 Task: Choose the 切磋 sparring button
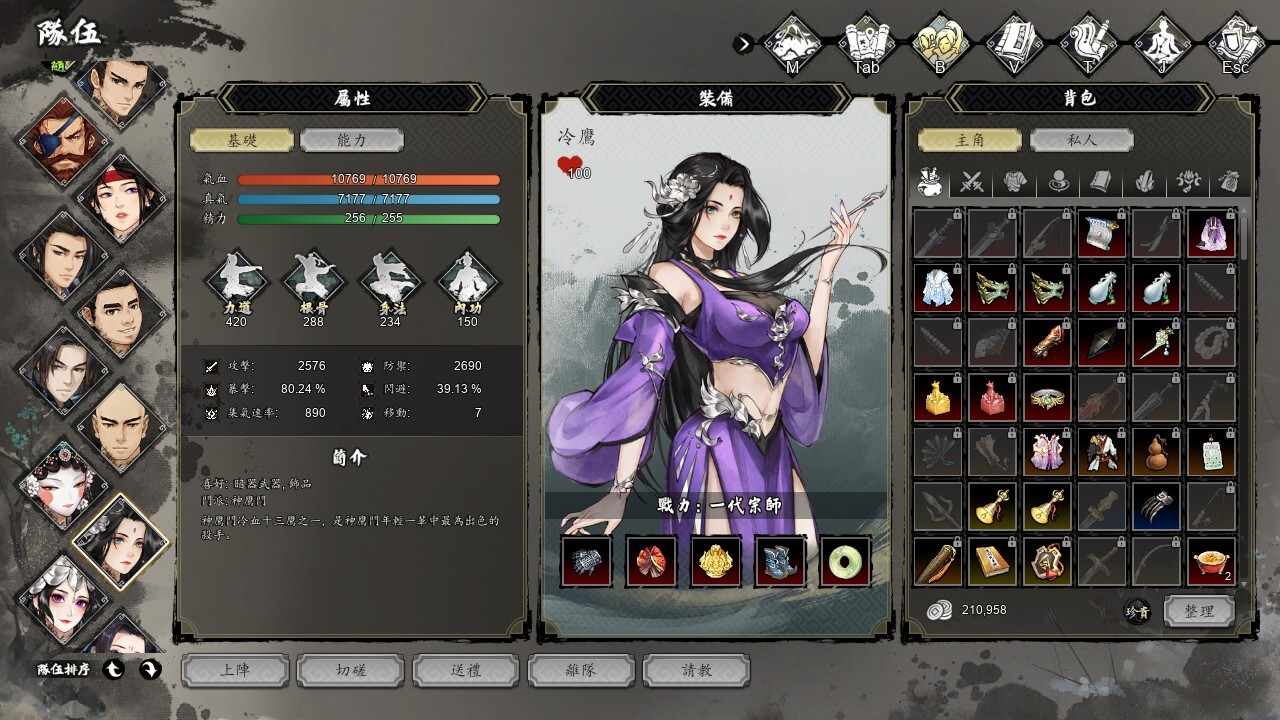point(351,670)
